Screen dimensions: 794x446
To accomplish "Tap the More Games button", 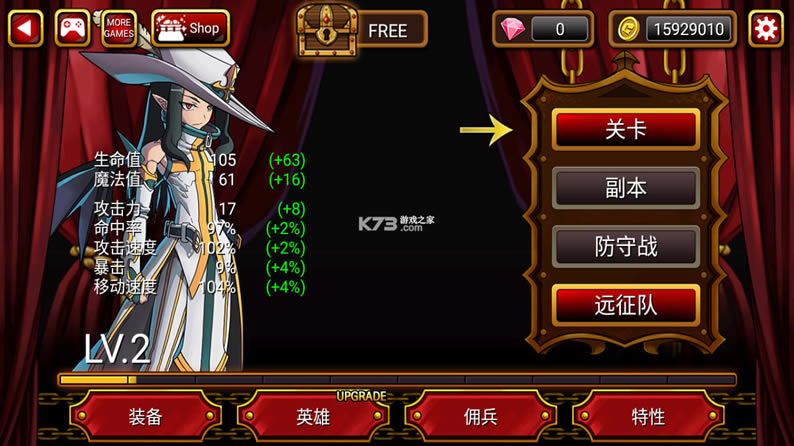I will (x=119, y=28).
